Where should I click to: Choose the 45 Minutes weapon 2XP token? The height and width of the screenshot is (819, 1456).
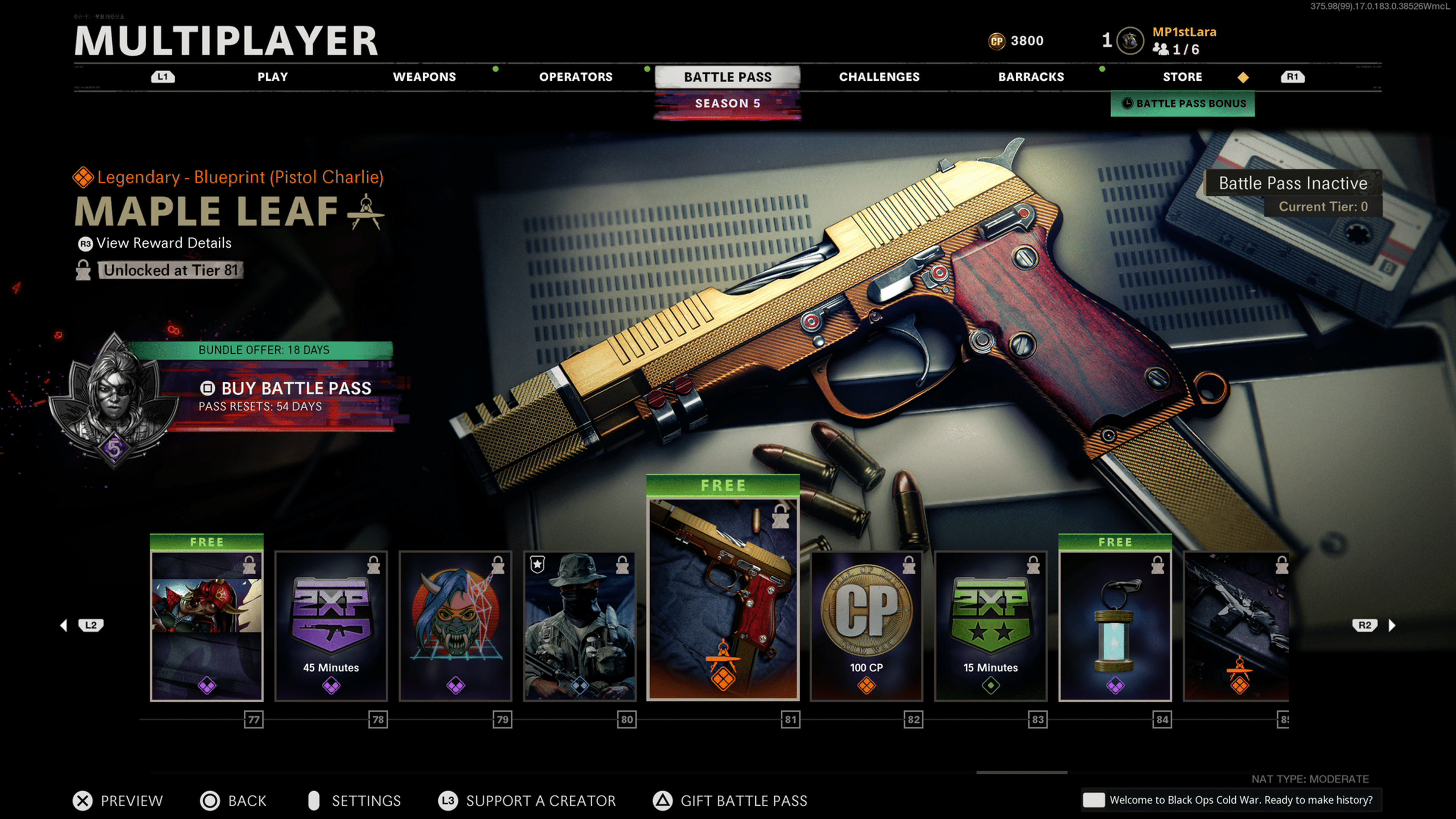tap(331, 626)
